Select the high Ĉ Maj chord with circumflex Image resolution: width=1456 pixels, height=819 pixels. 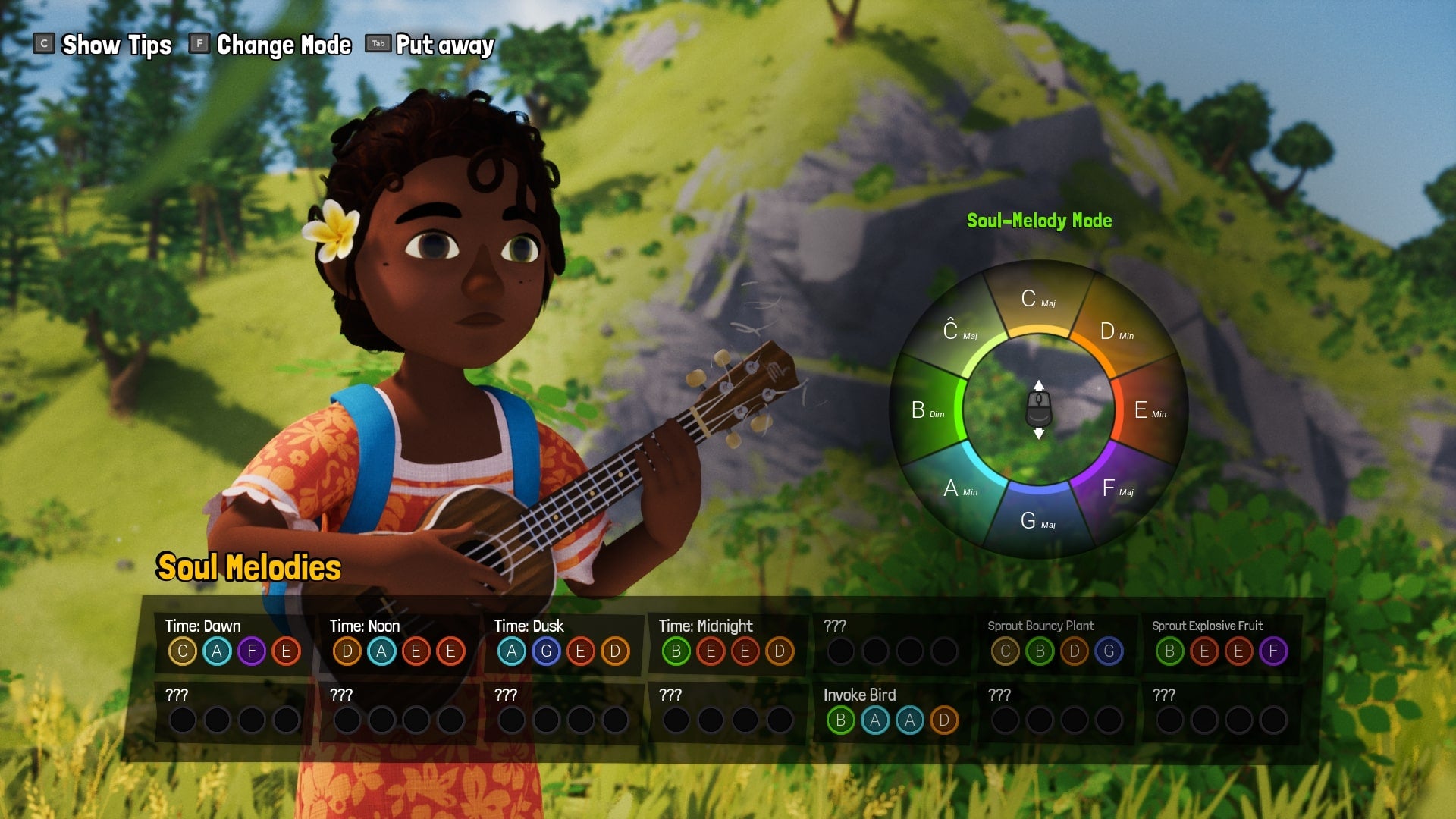click(x=959, y=331)
